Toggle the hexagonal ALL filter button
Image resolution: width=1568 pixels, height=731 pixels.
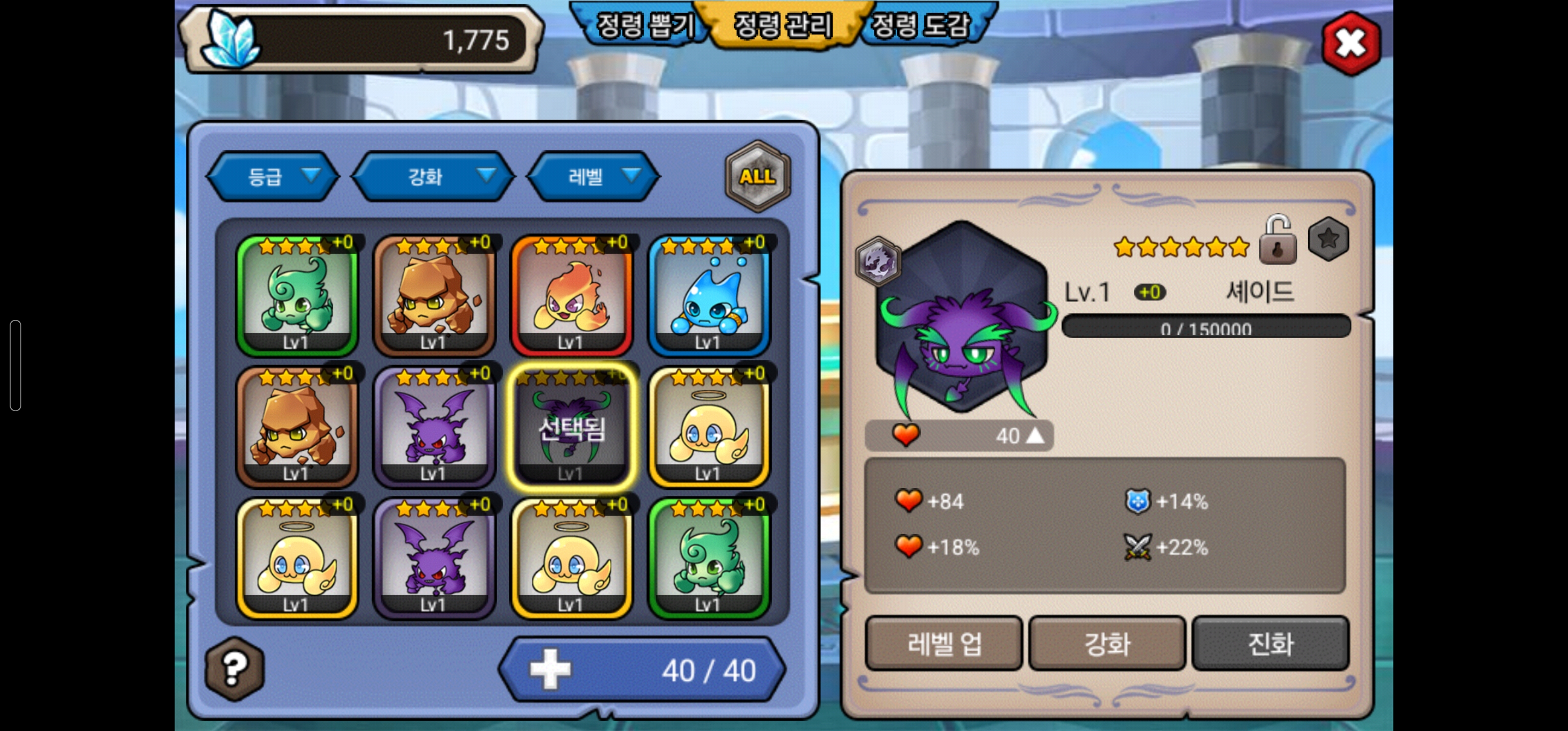click(x=757, y=177)
